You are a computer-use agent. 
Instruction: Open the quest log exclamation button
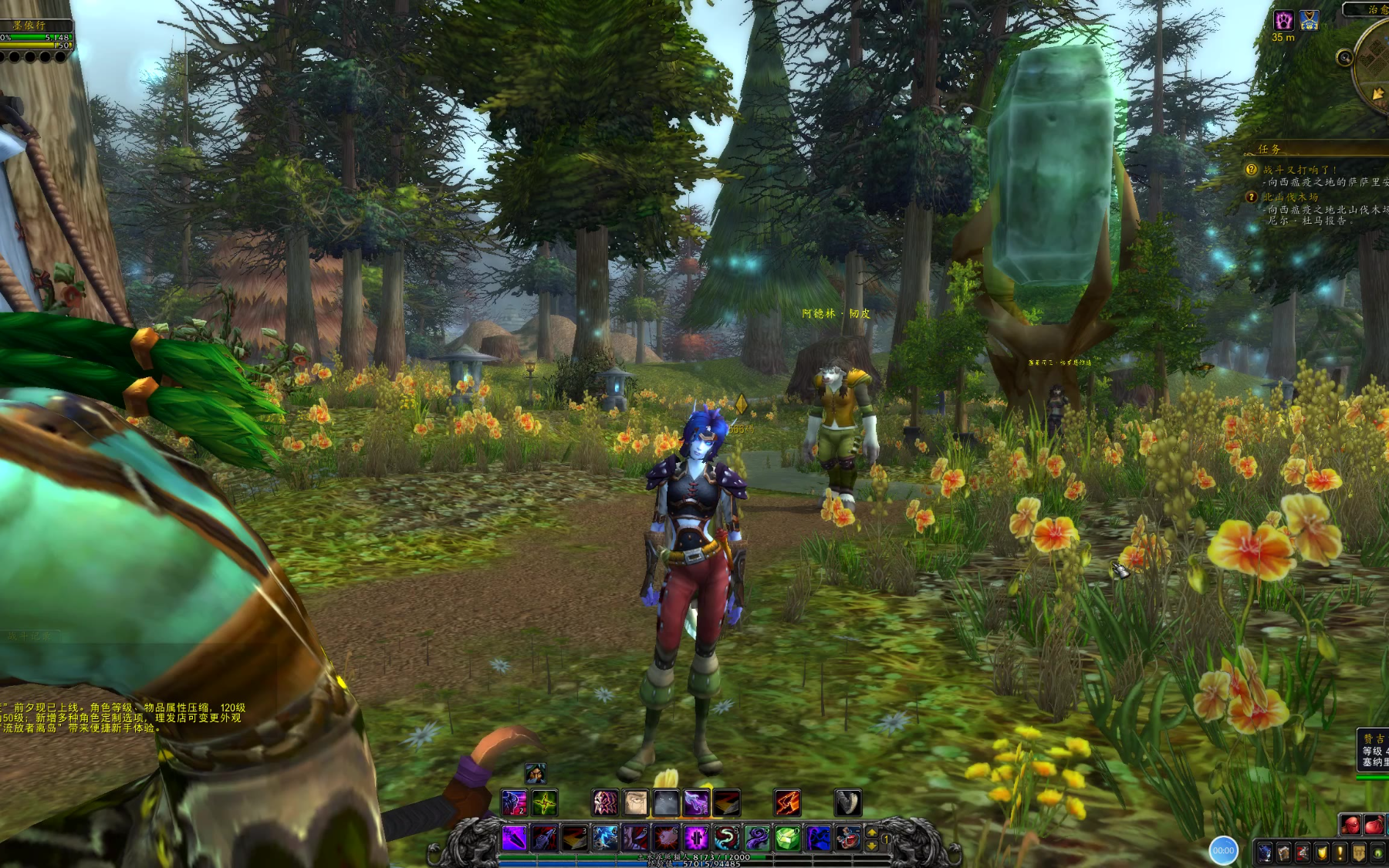1340,853
